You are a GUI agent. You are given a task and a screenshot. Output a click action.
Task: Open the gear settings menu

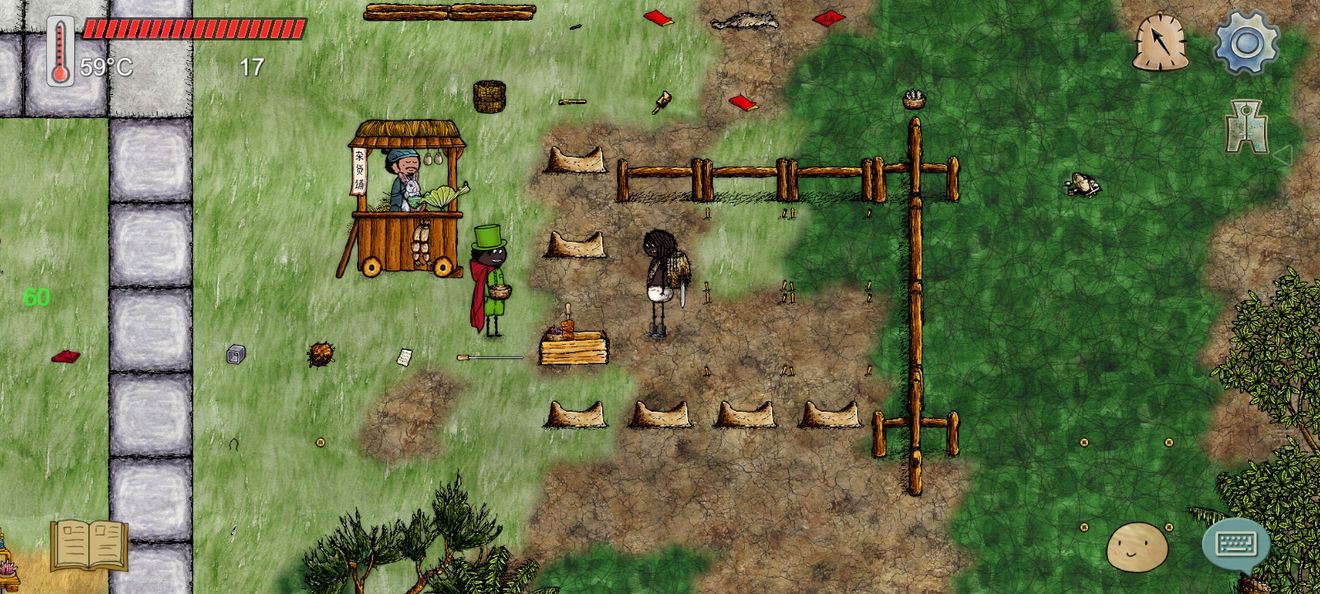tap(1246, 42)
